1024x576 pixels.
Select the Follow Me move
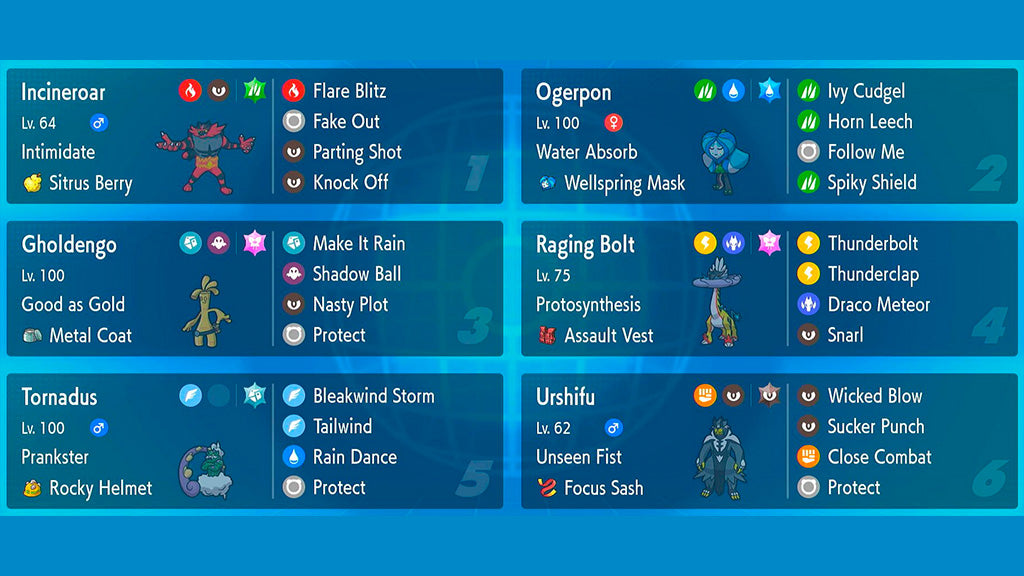pyautogui.click(x=865, y=152)
